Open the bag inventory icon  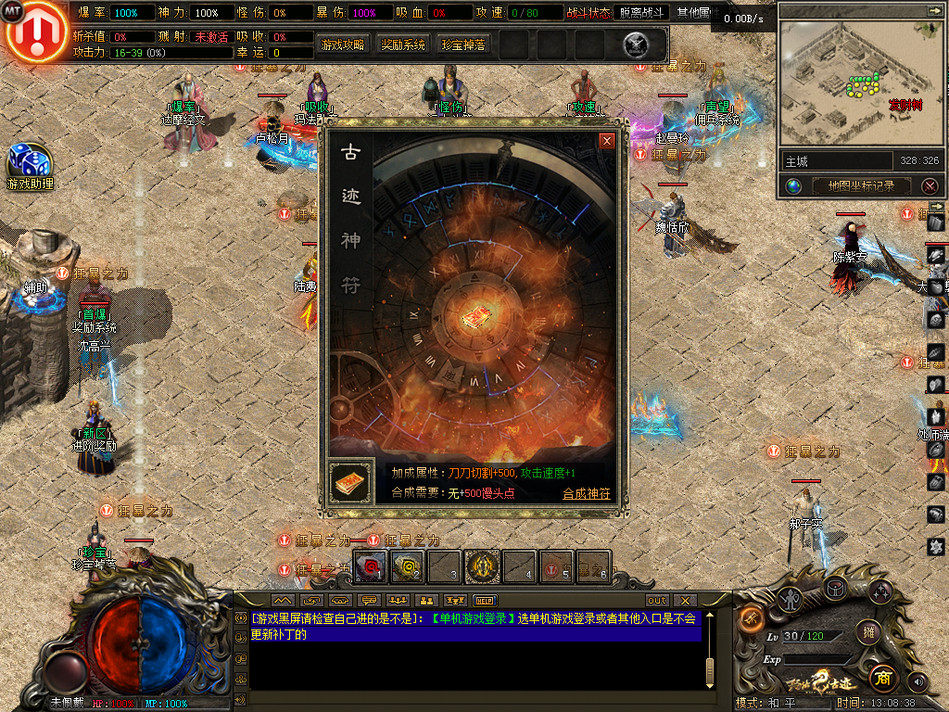[835, 590]
